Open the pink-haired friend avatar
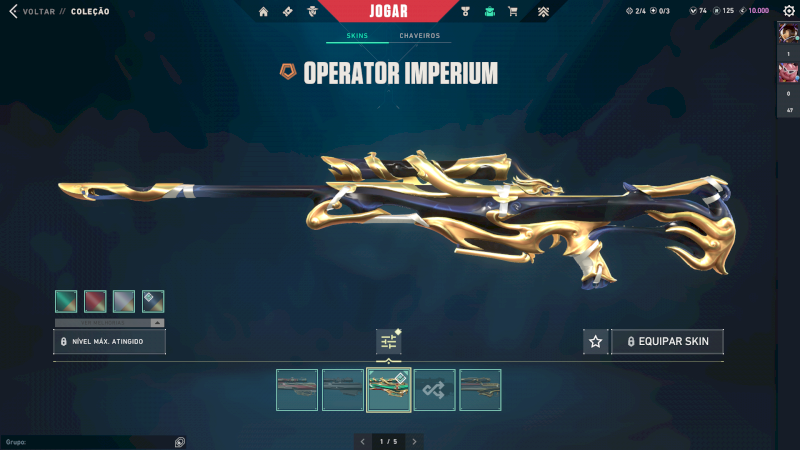 pyautogui.click(x=787, y=73)
